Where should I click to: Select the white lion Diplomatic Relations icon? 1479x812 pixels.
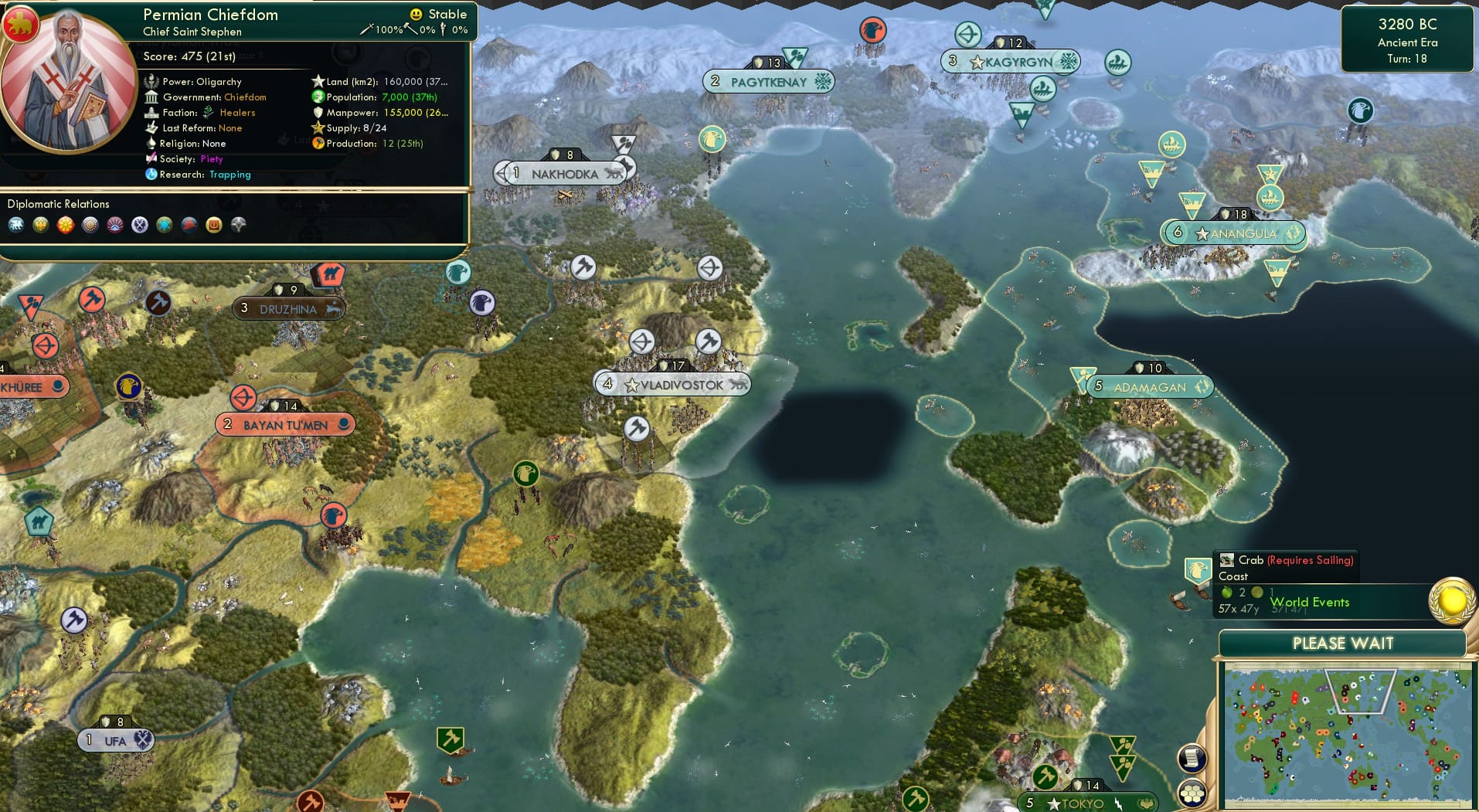[17, 225]
